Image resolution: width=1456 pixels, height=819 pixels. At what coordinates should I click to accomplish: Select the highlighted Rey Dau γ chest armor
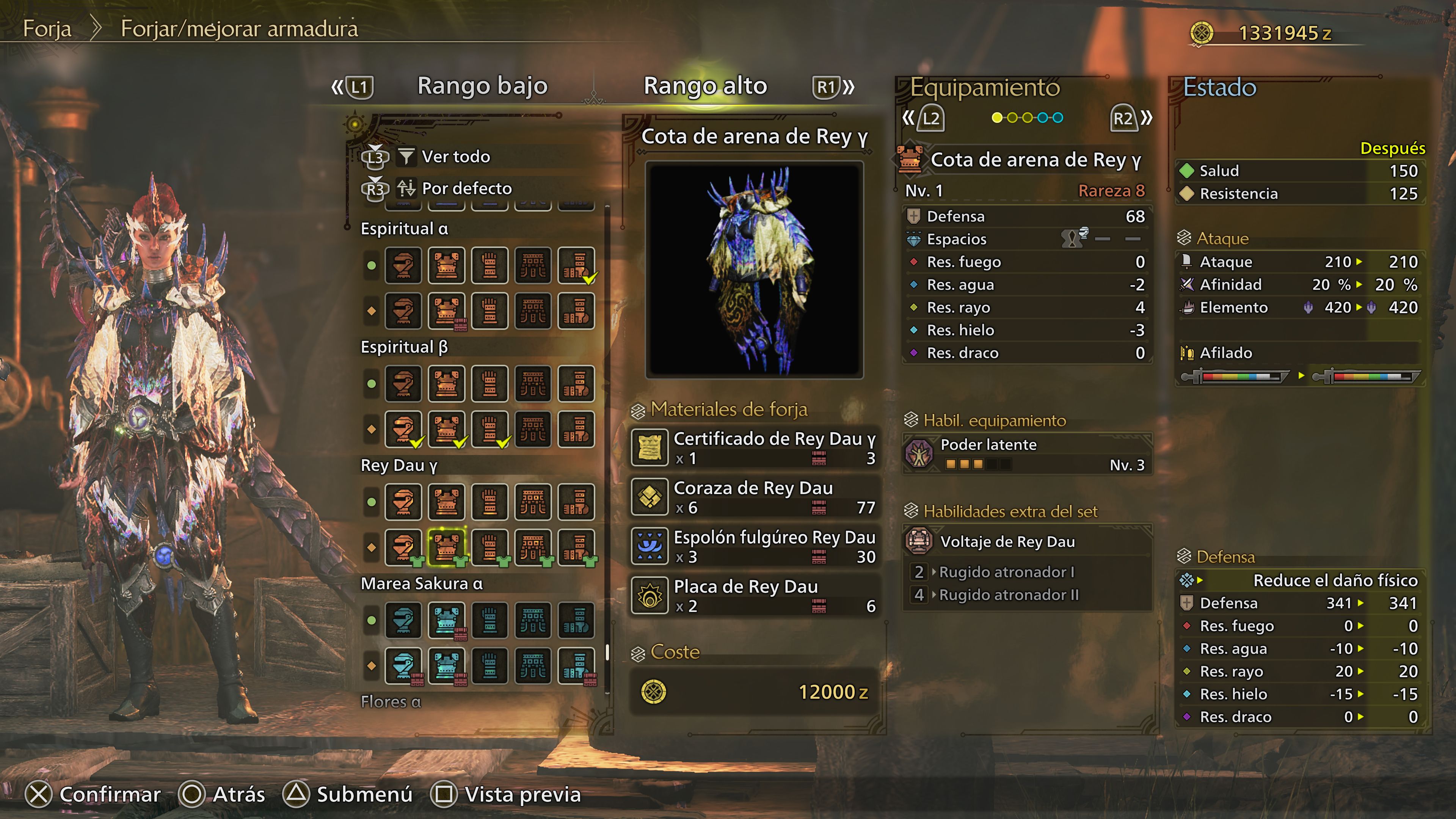[447, 546]
